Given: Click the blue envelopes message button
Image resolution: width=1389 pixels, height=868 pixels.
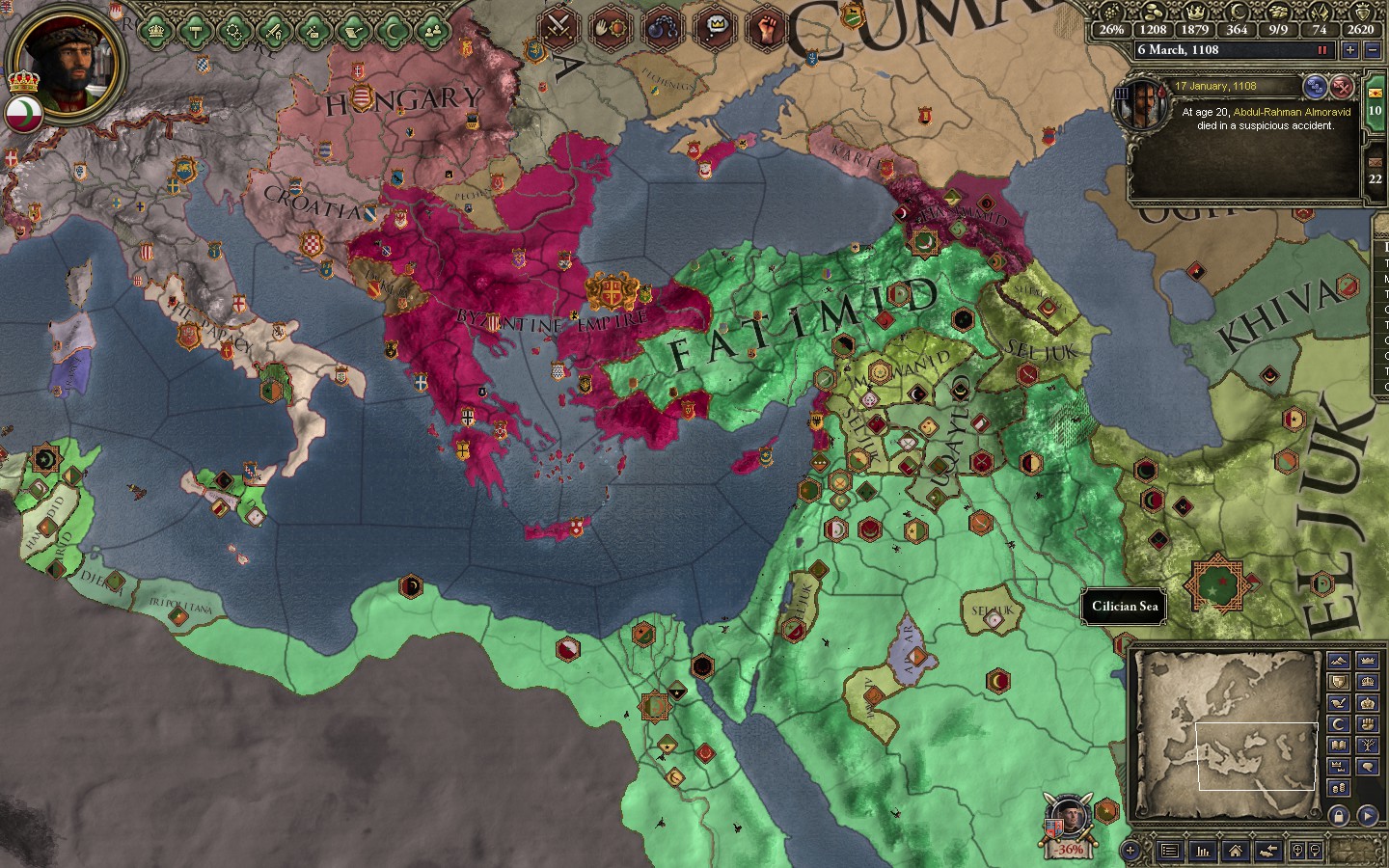Looking at the screenshot, I should click(1314, 88).
